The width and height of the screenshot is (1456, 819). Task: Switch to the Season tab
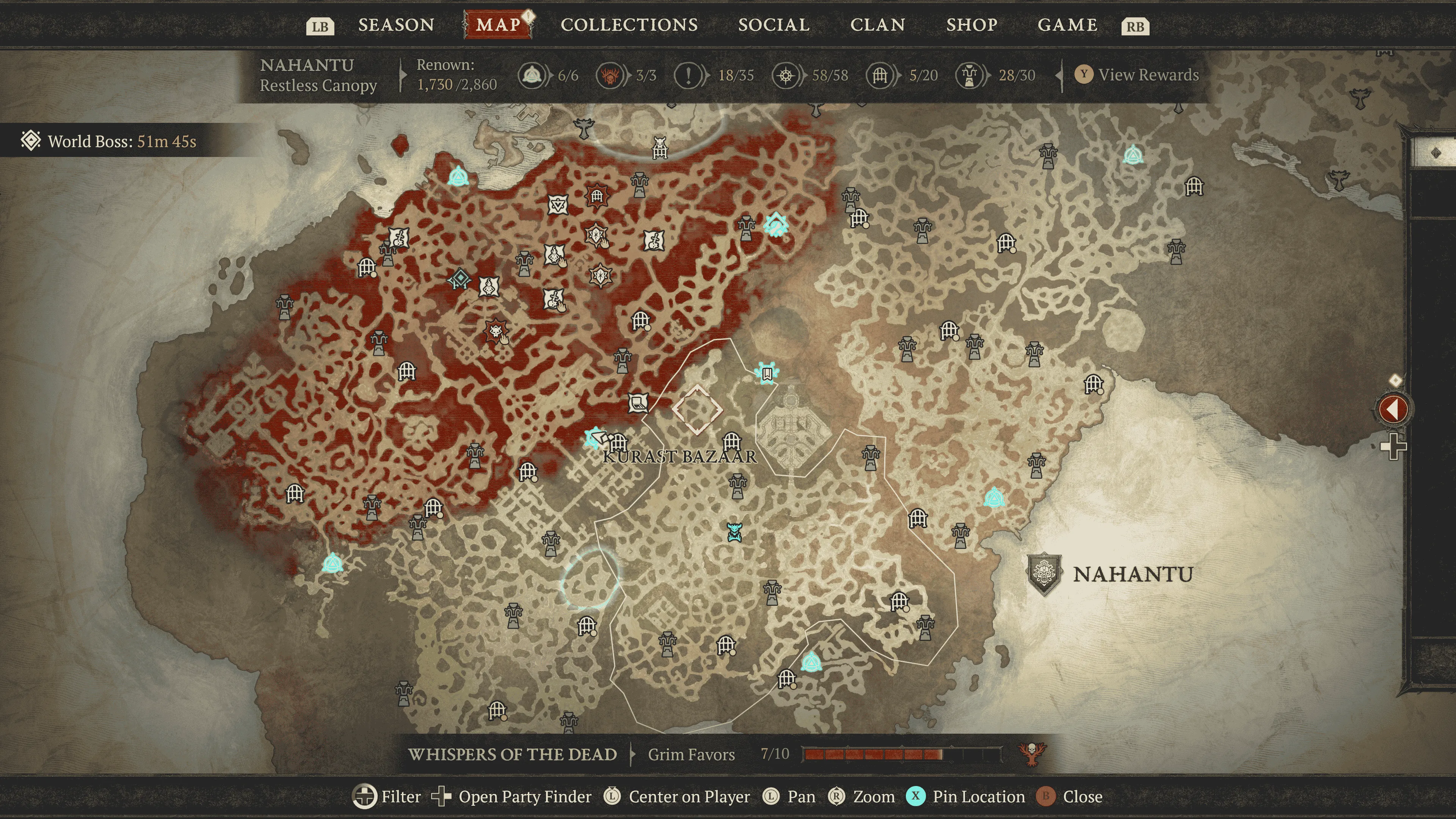(x=395, y=25)
